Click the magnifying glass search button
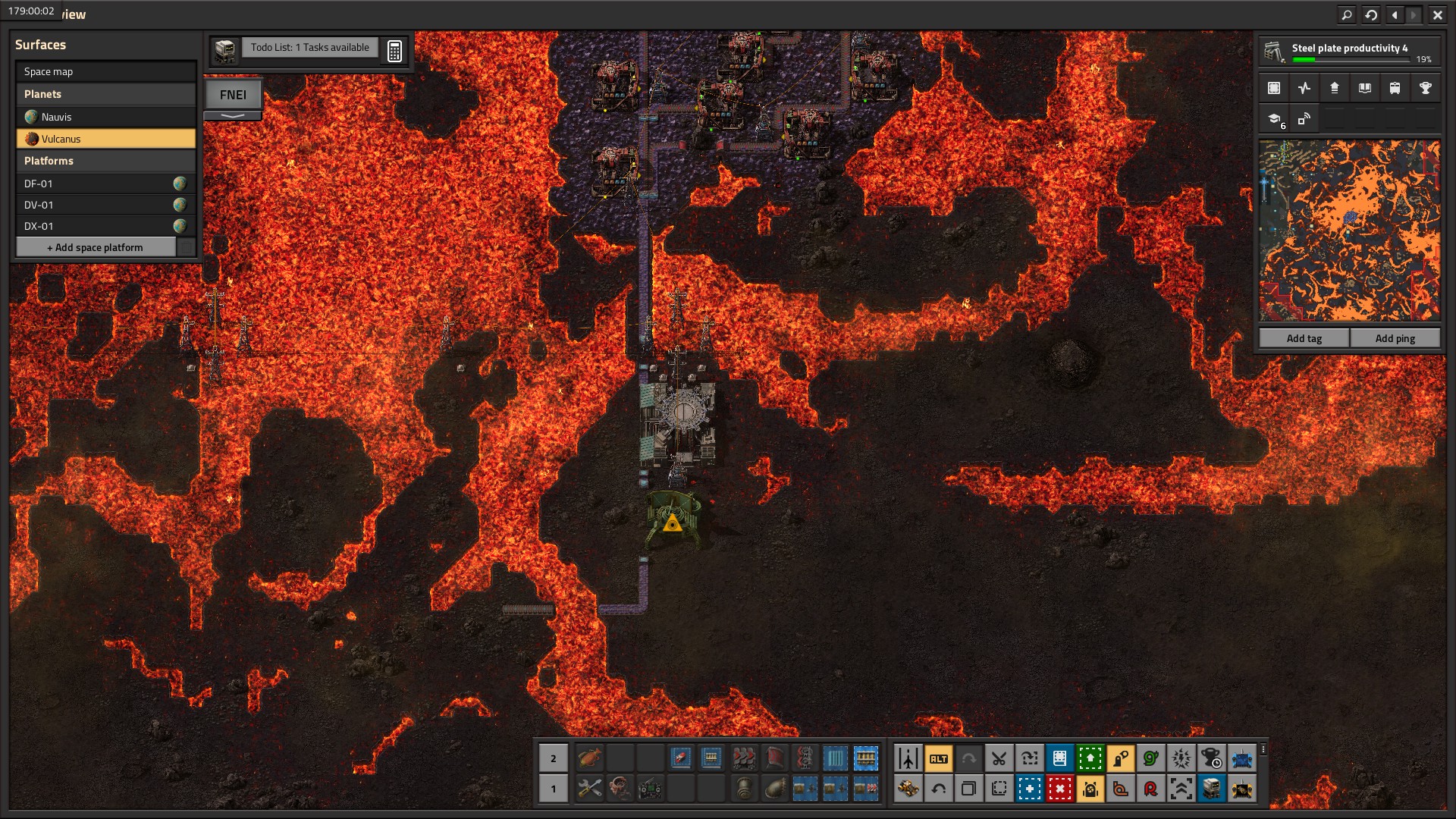This screenshot has height=819, width=1456. coord(1347,14)
